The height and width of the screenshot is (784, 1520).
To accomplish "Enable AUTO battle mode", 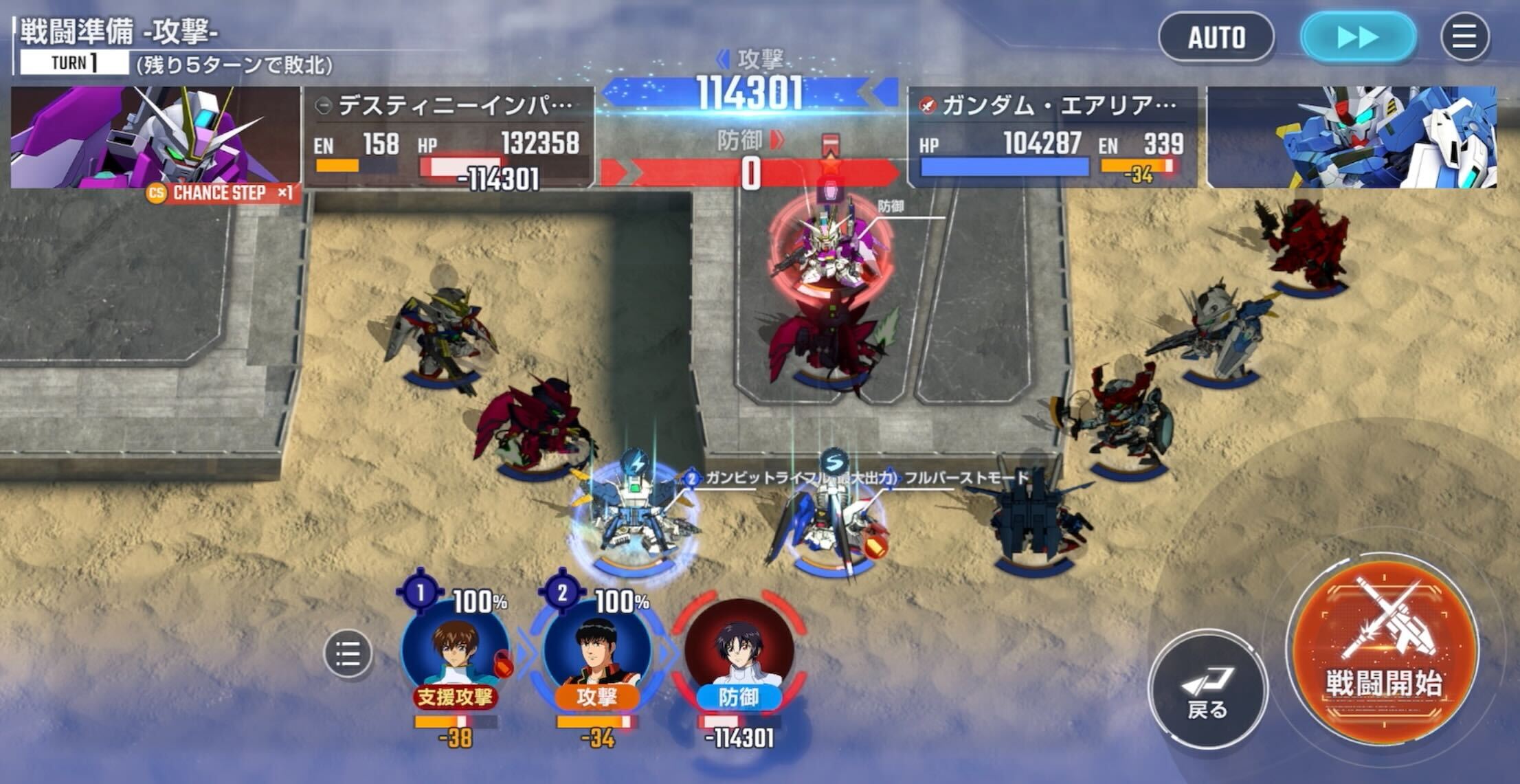I will click(1216, 37).
